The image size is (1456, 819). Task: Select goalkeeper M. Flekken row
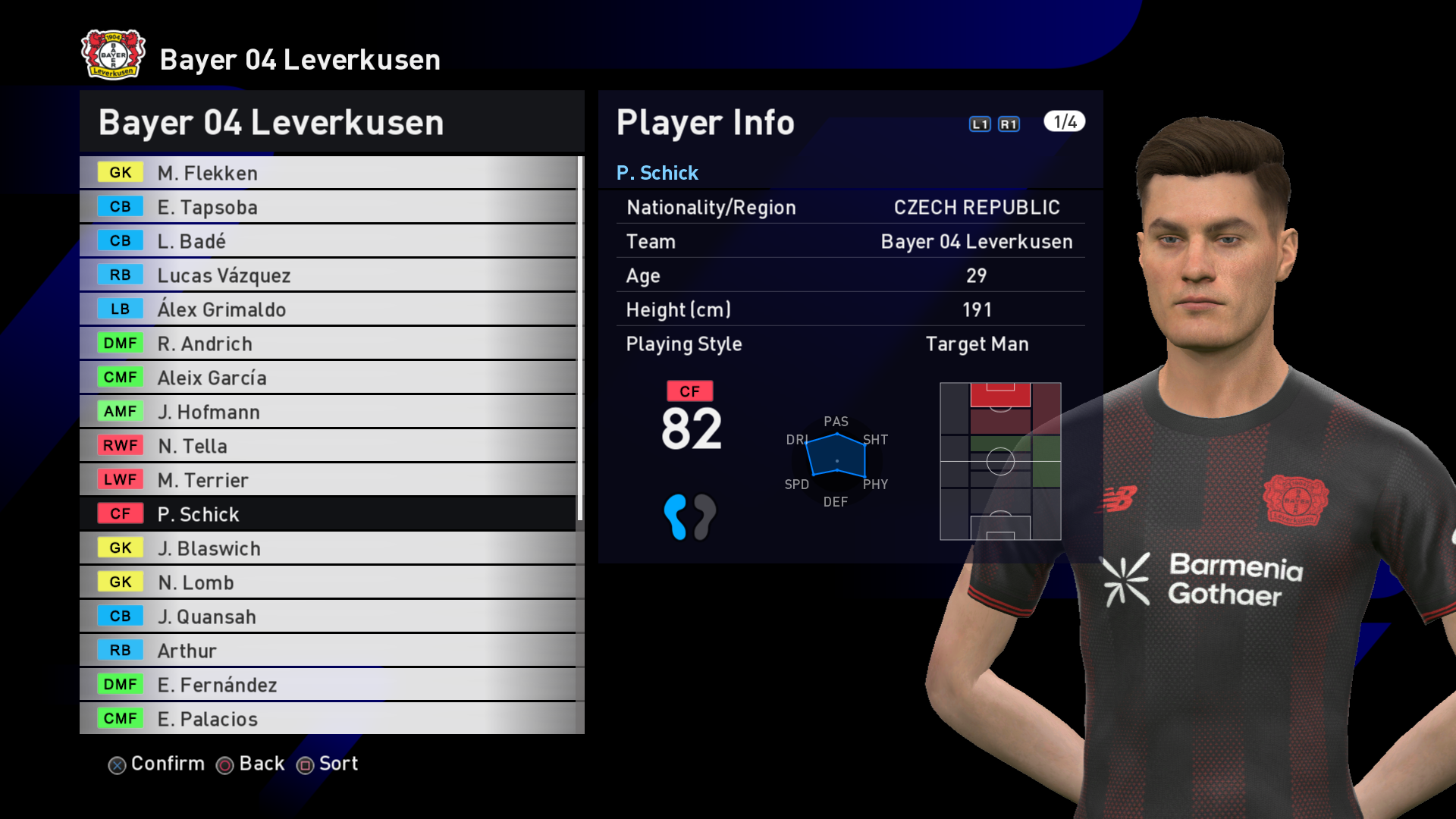click(328, 173)
